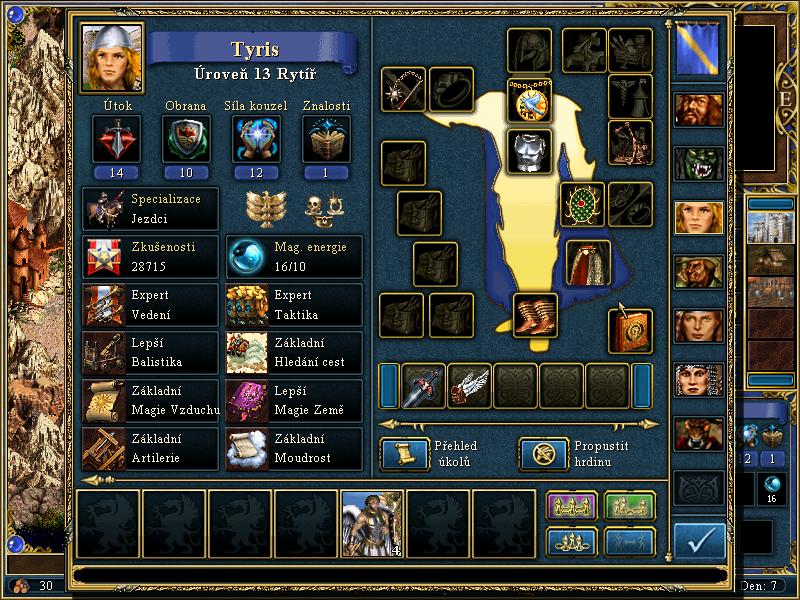Click Tyris's large hero portrait
This screenshot has height=600, width=800.
point(112,57)
